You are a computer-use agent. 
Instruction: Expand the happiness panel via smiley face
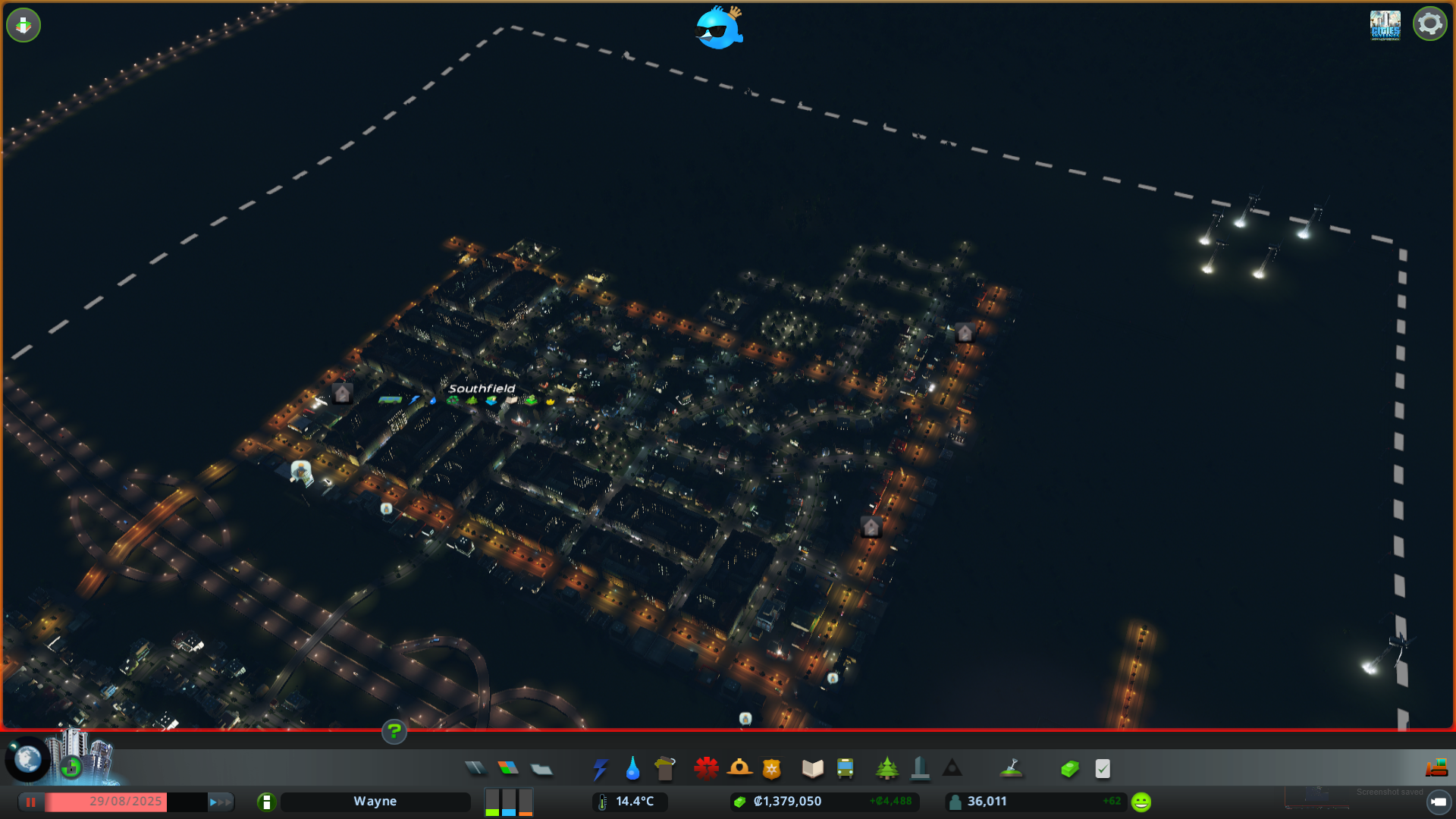1140,800
